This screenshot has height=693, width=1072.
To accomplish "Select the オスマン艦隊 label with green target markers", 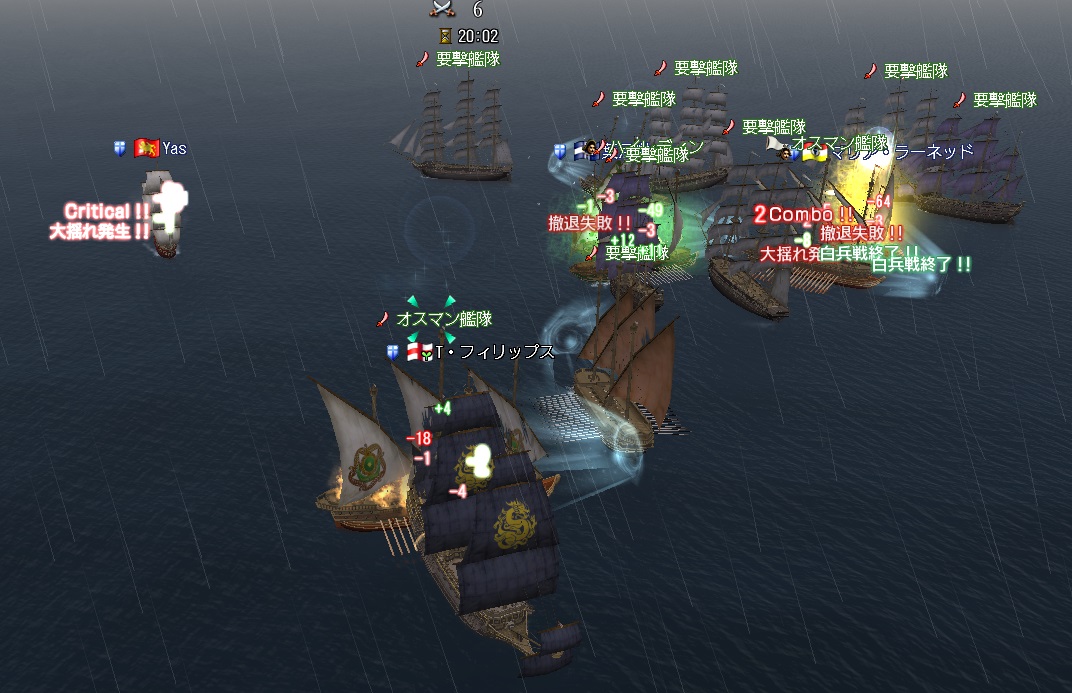I will (x=444, y=320).
